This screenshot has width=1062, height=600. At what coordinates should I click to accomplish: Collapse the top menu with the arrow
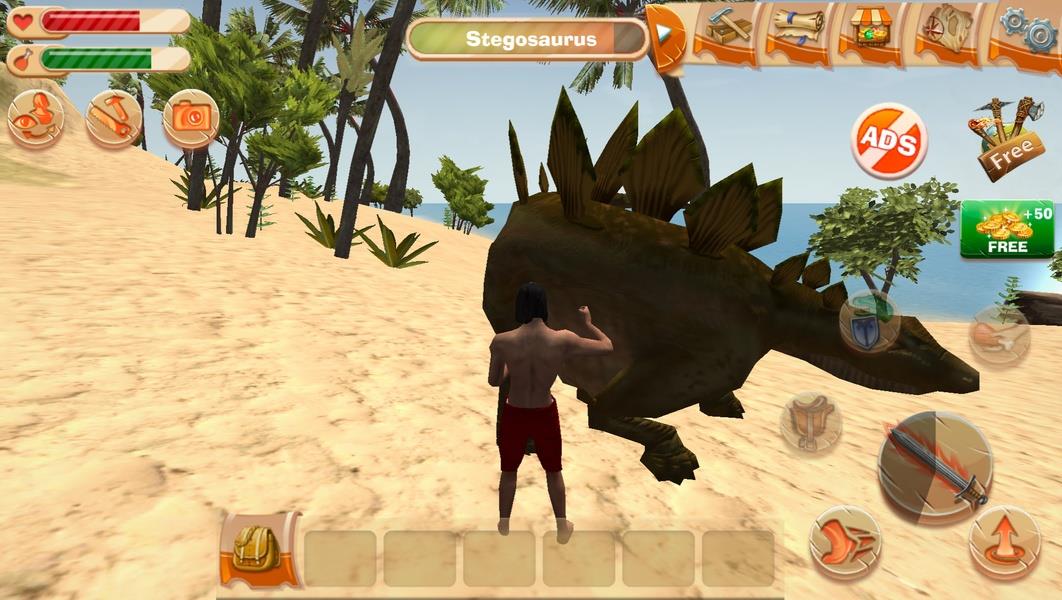click(x=664, y=33)
